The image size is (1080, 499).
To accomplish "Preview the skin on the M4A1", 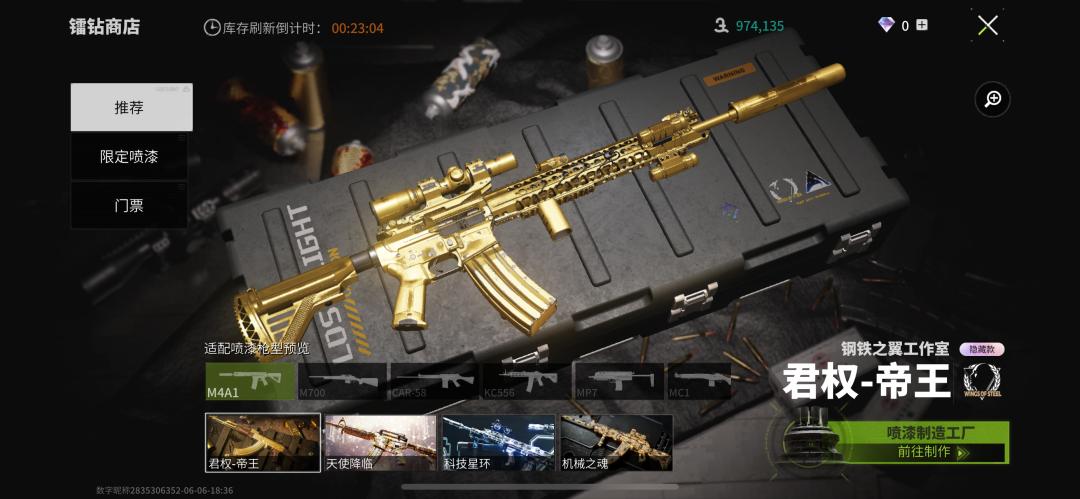I will pos(251,381).
